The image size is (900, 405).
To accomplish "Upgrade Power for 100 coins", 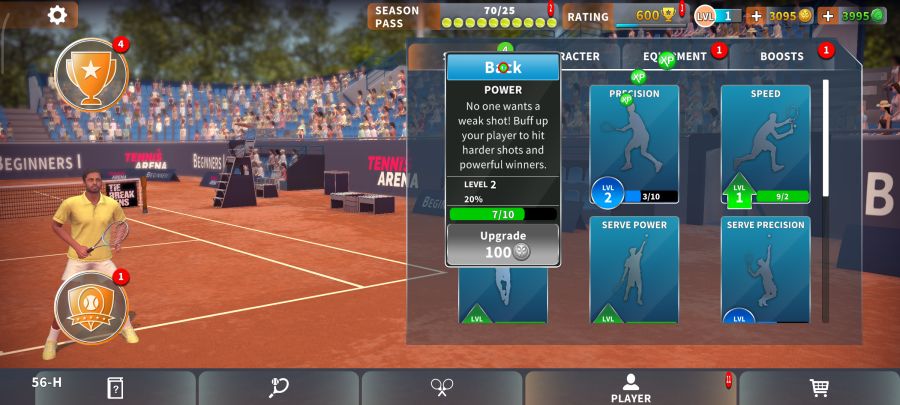I will (x=503, y=244).
